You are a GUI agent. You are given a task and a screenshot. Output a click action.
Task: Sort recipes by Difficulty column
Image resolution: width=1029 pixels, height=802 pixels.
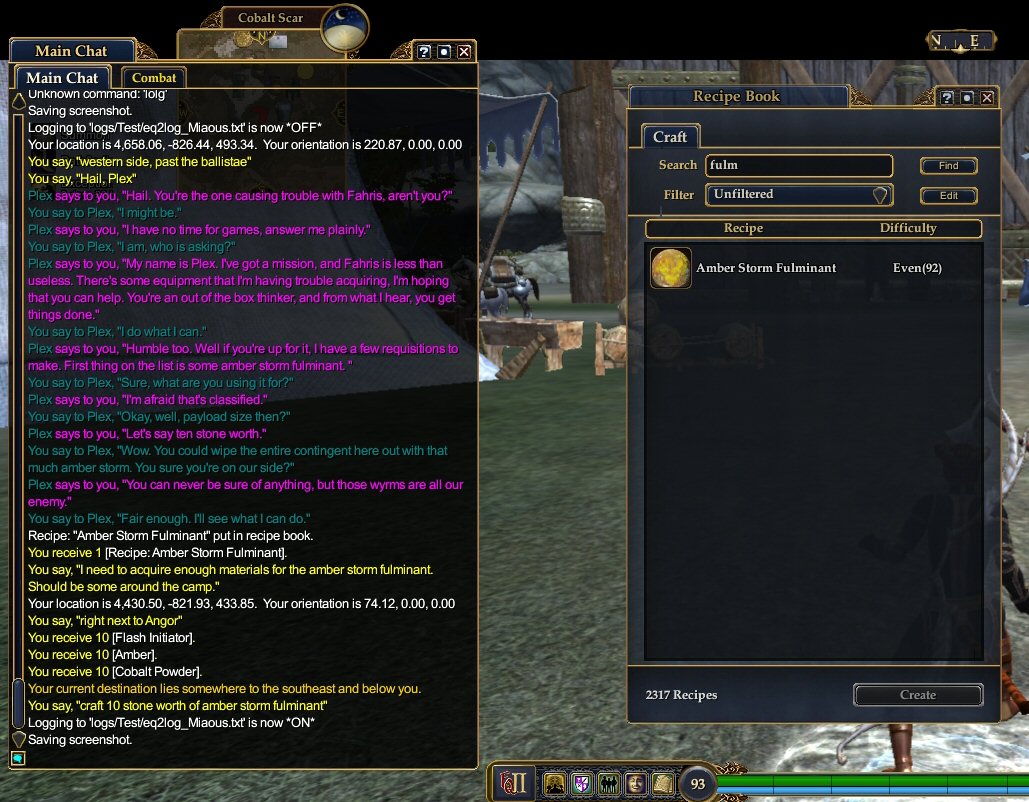[x=908, y=228]
